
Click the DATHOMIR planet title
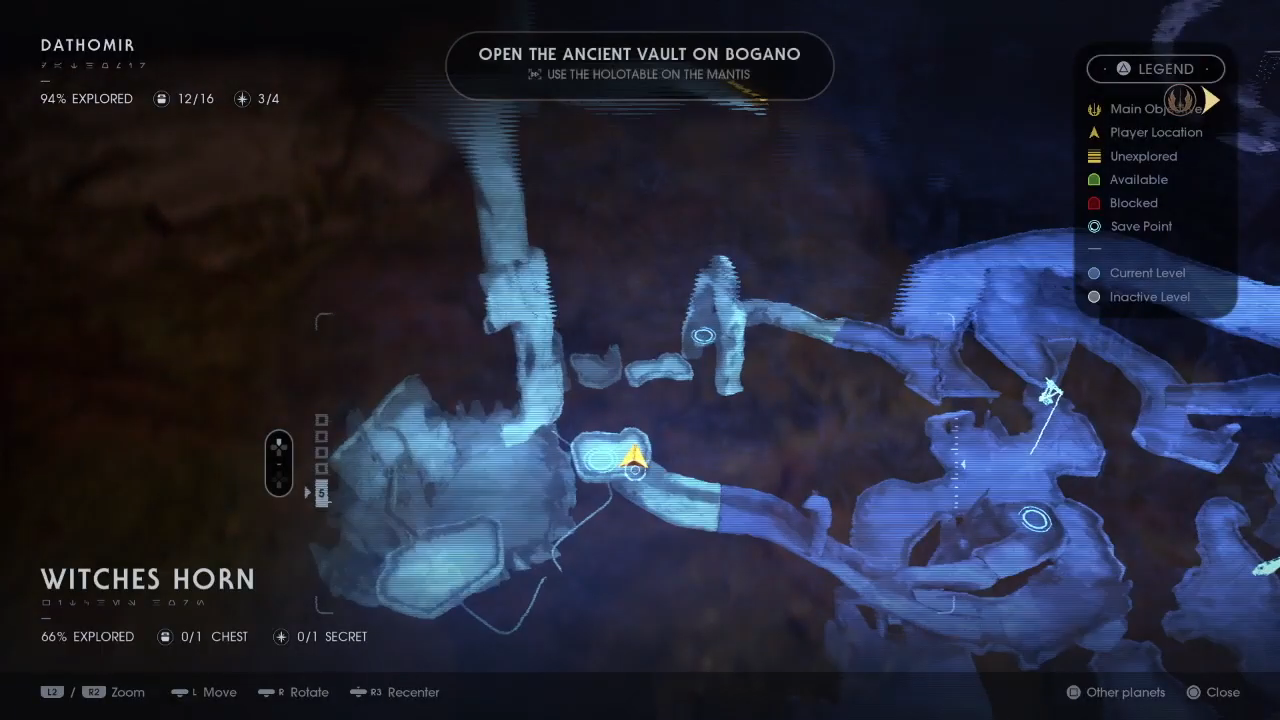click(x=88, y=45)
